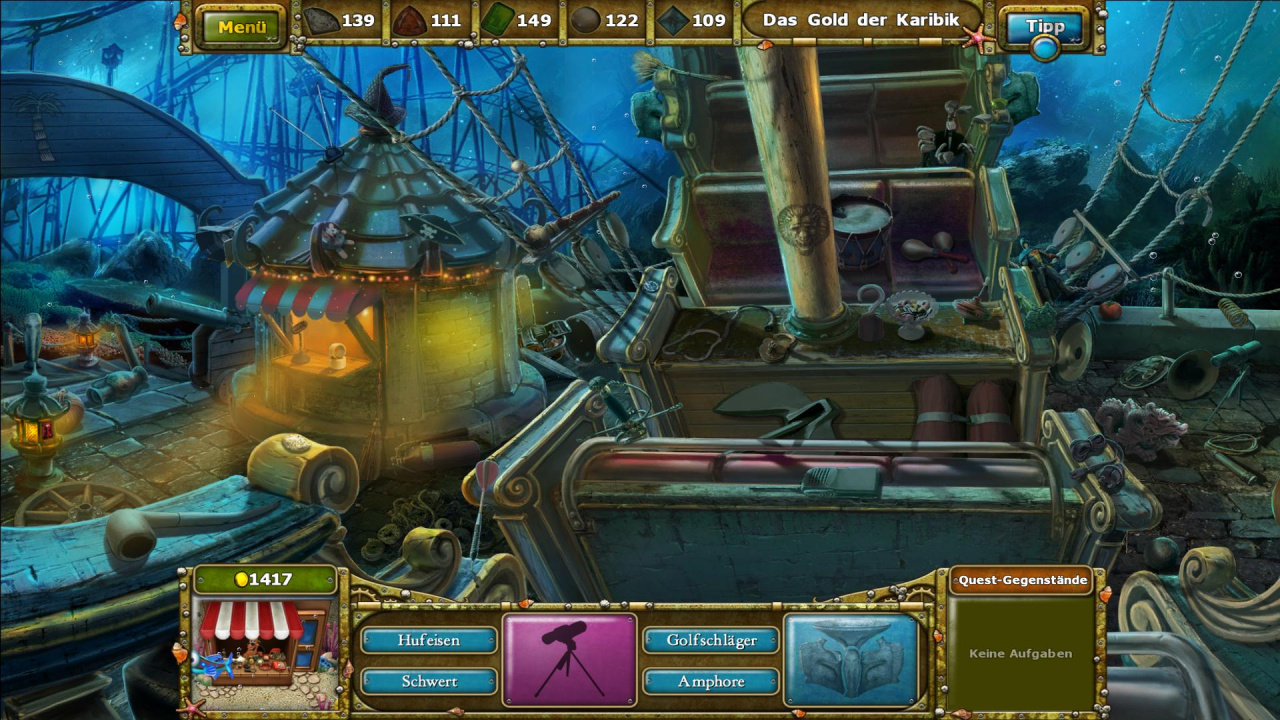1280x720 pixels.
Task: Click the telescope silhouette tile
Action: 569,659
